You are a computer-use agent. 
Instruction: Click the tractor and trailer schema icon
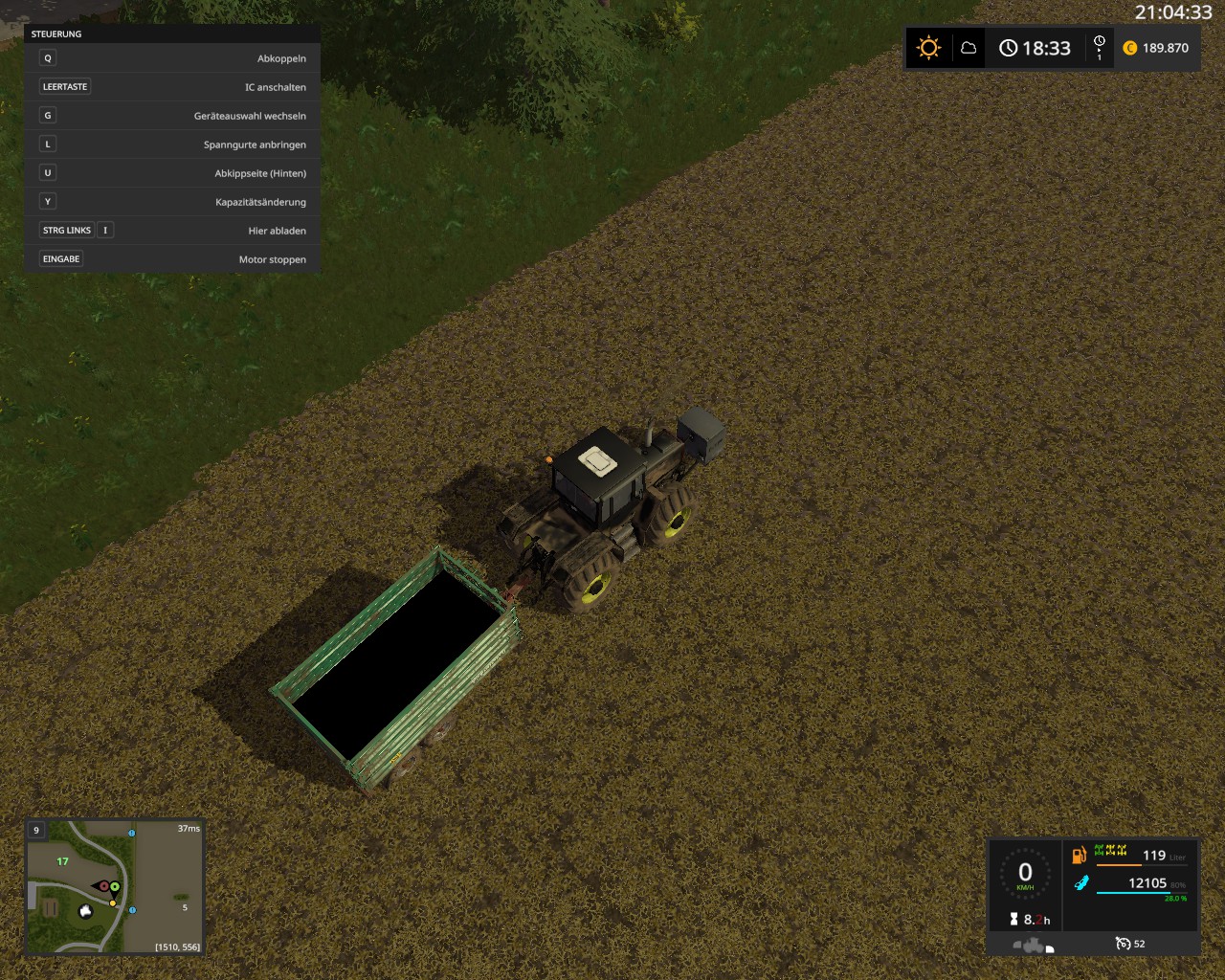(x=1034, y=946)
